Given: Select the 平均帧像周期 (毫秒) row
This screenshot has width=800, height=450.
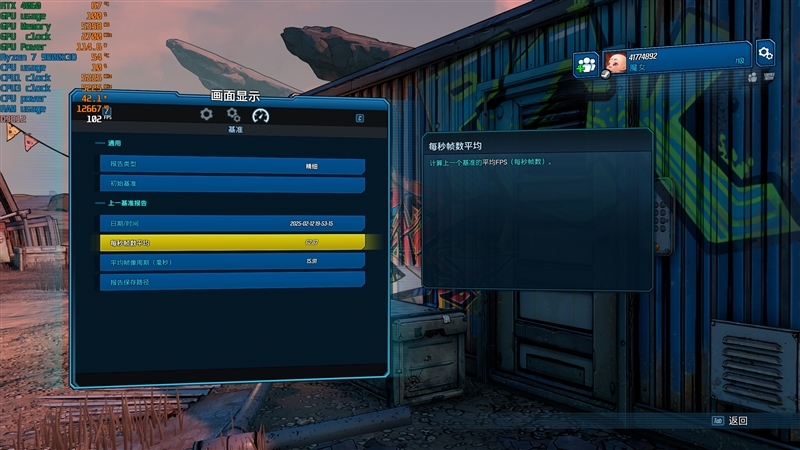Looking at the screenshot, I should pos(231,261).
